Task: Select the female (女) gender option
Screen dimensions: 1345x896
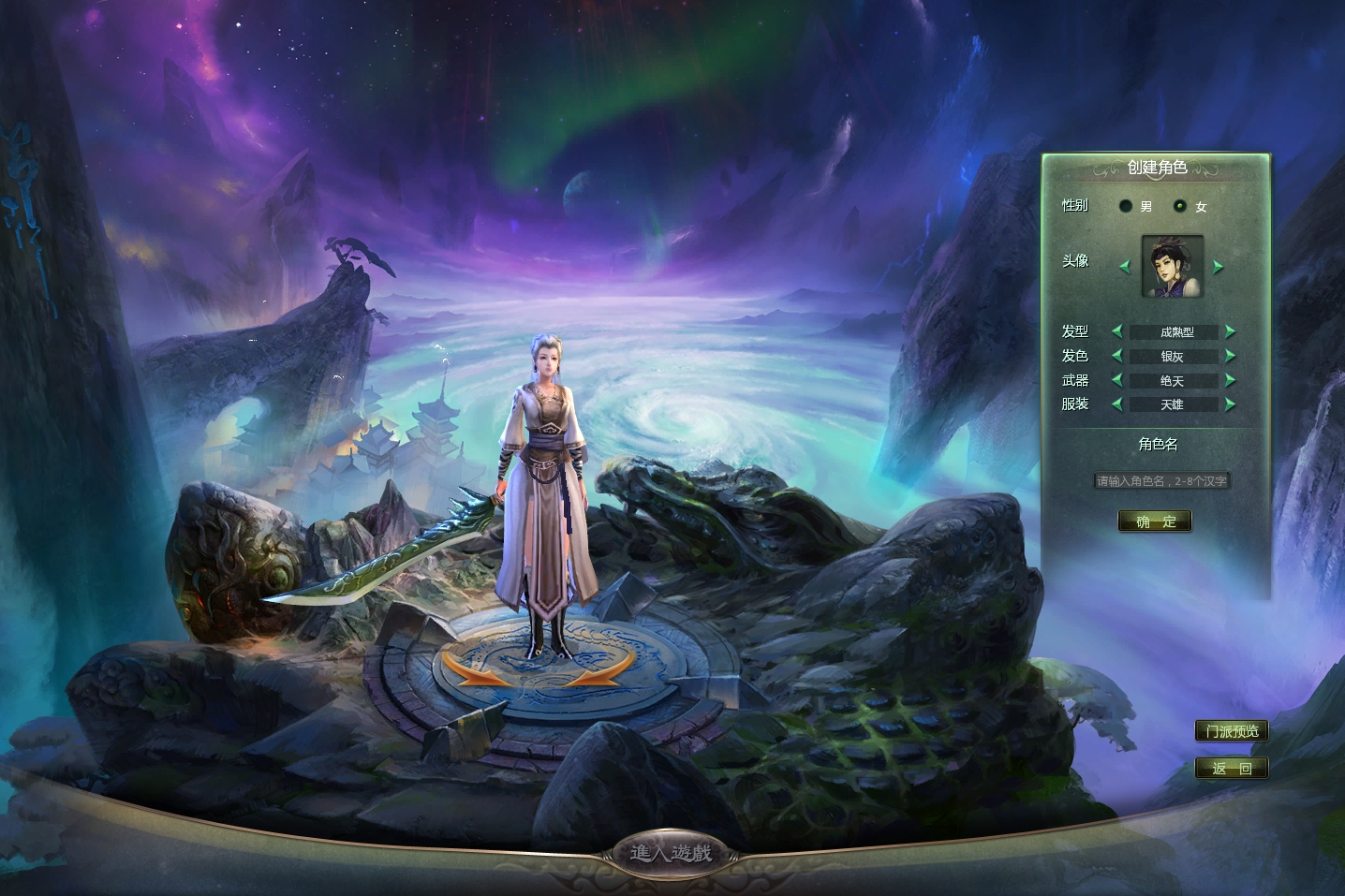Action: [x=1180, y=206]
